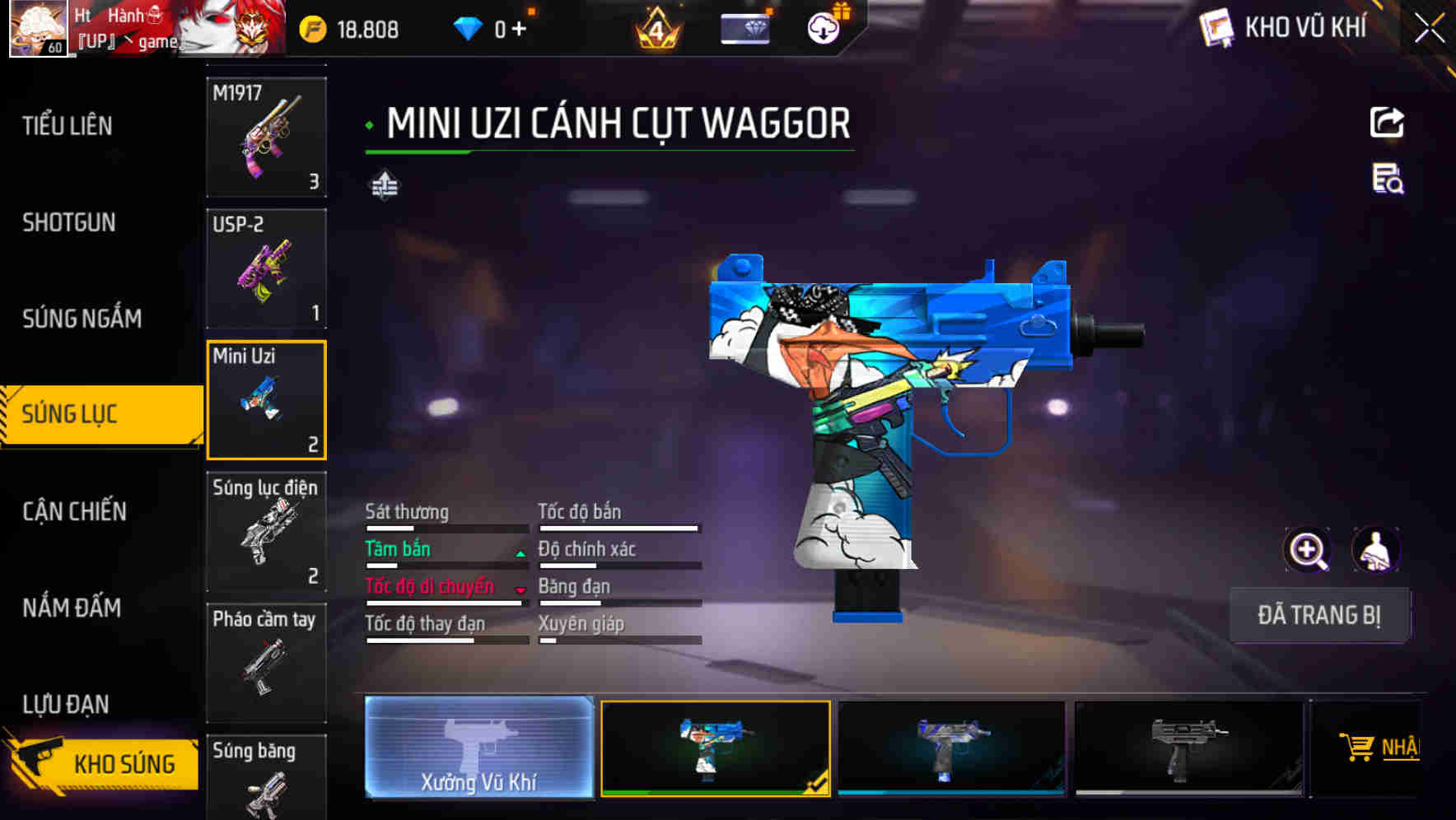The height and width of the screenshot is (820, 1456).
Task: Close the weapon vault screen
Action: point(1429,29)
